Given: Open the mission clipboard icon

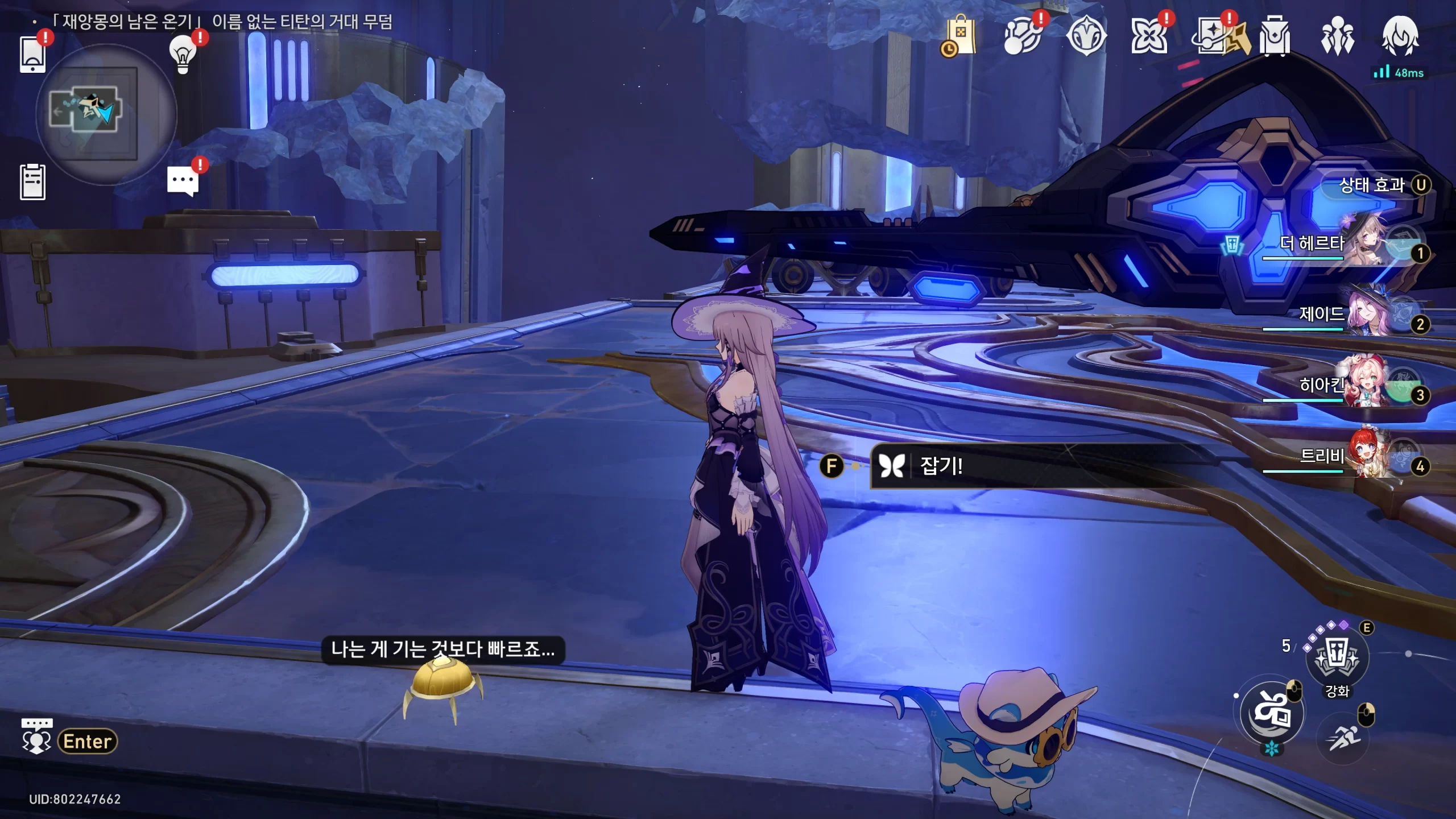Looking at the screenshot, I should click(x=32, y=182).
